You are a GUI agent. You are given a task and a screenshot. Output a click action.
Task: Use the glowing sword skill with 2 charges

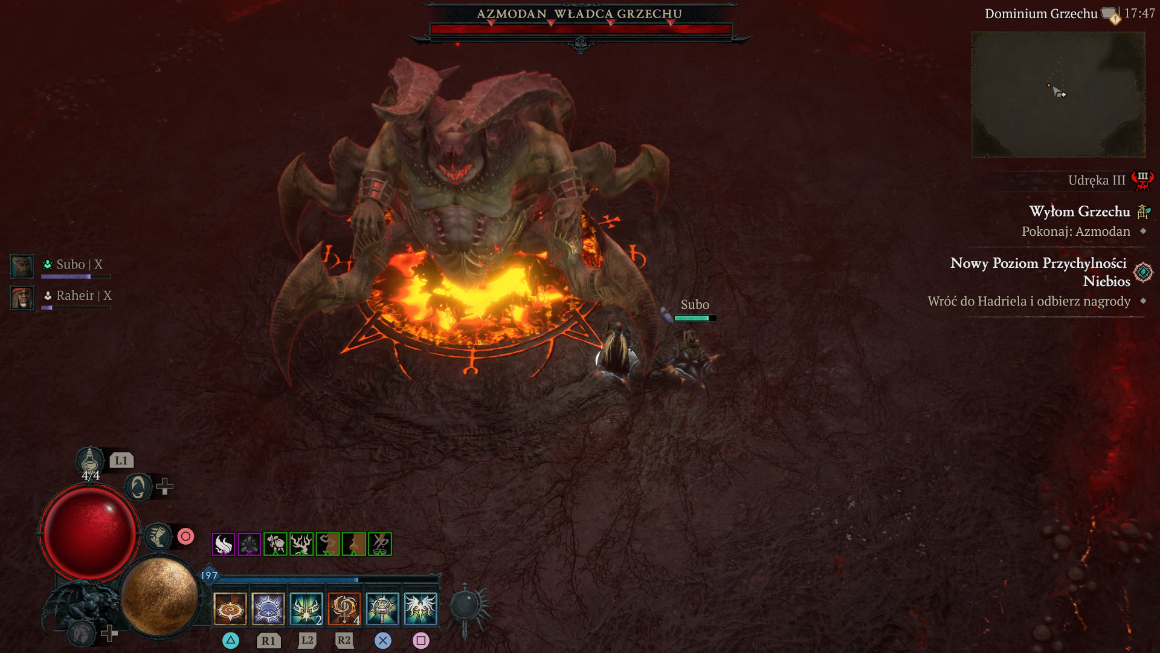[x=306, y=608]
